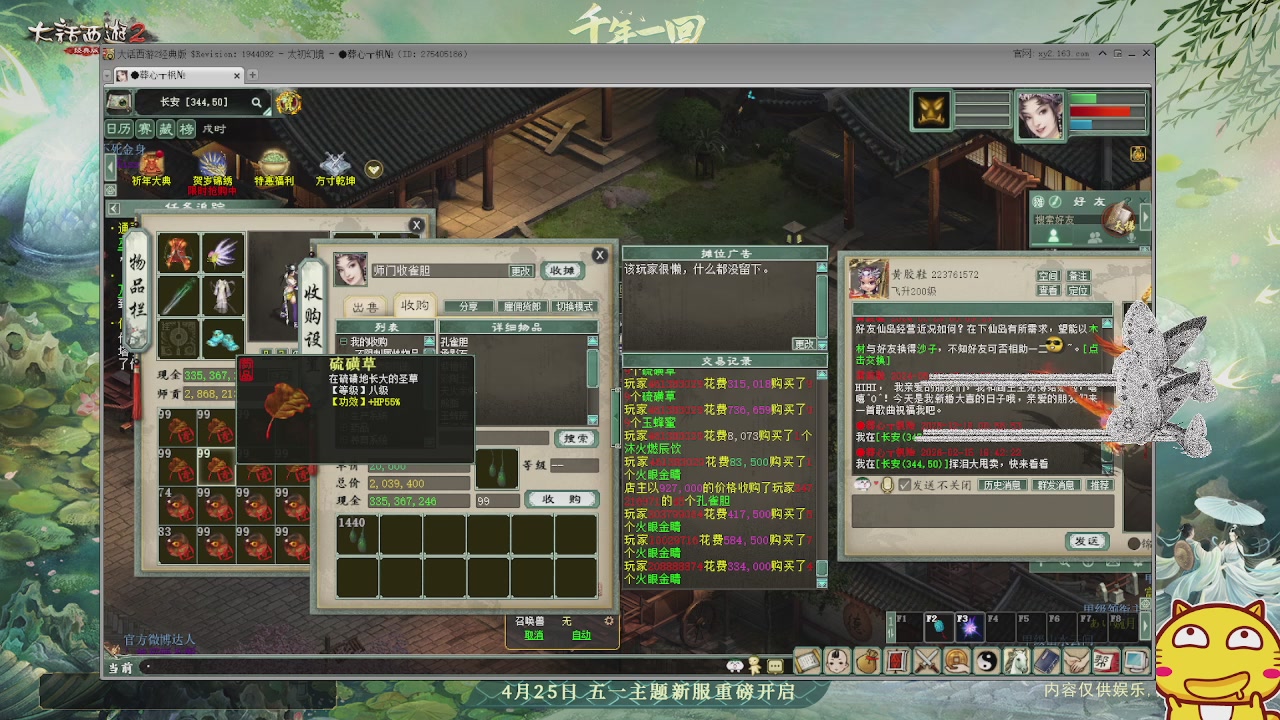The width and height of the screenshot is (1280, 720).
Task: Click the microphone icon in the chat panel
Action: (887, 484)
